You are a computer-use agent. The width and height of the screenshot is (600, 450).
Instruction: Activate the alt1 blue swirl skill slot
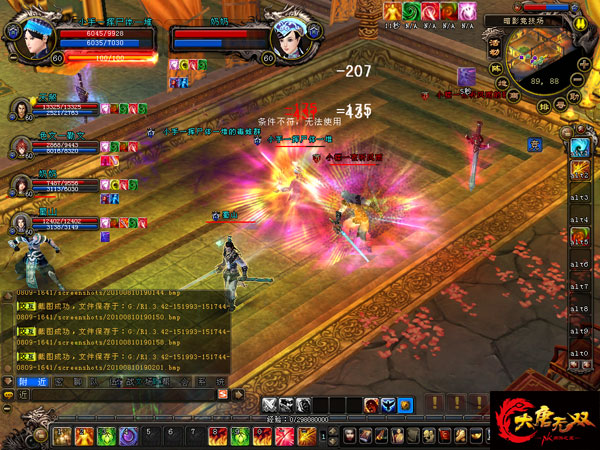coord(578,146)
